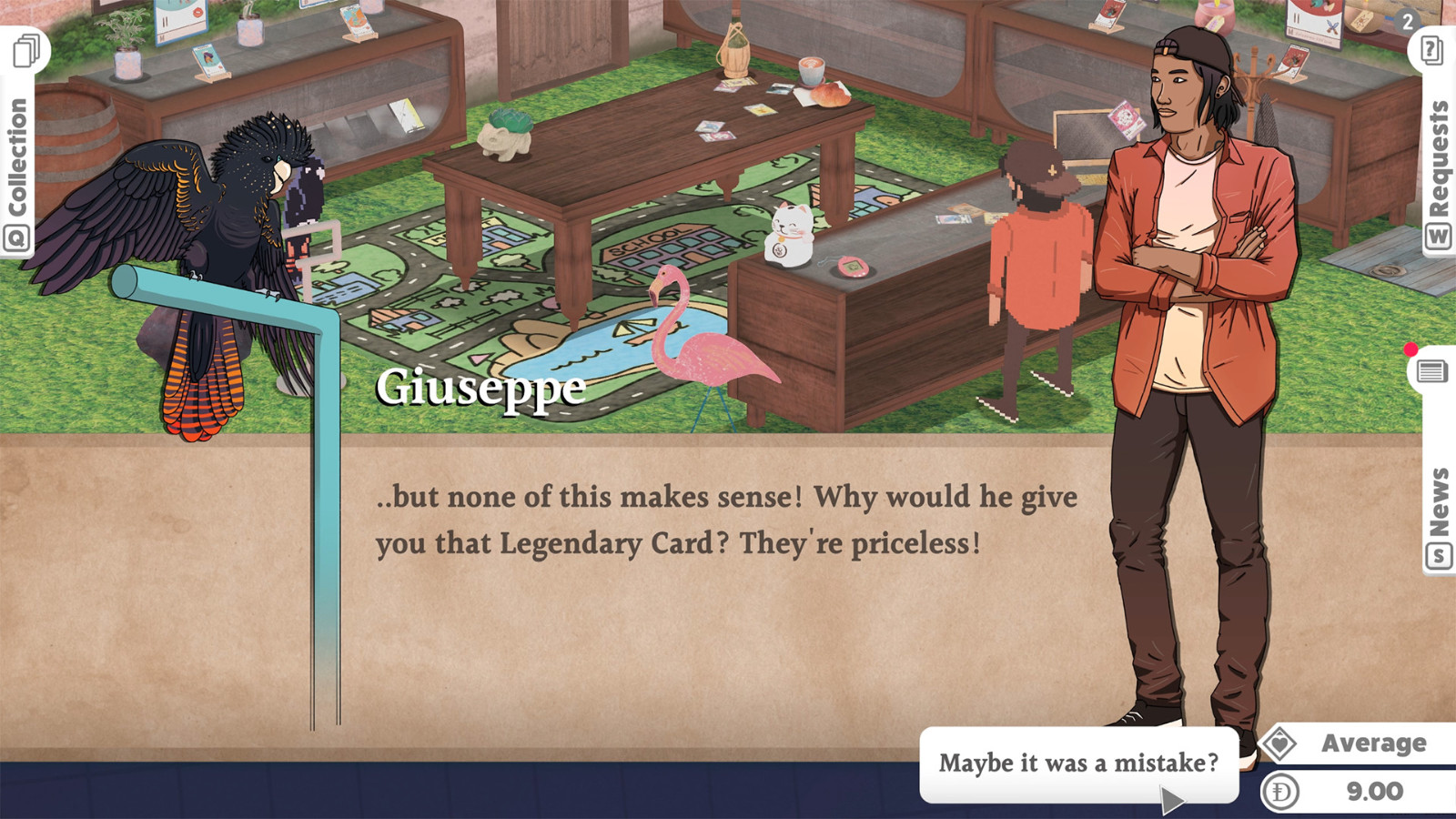Image resolution: width=1456 pixels, height=819 pixels.
Task: Choose the reply "Maybe it was a mistake?"
Action: point(1078,763)
